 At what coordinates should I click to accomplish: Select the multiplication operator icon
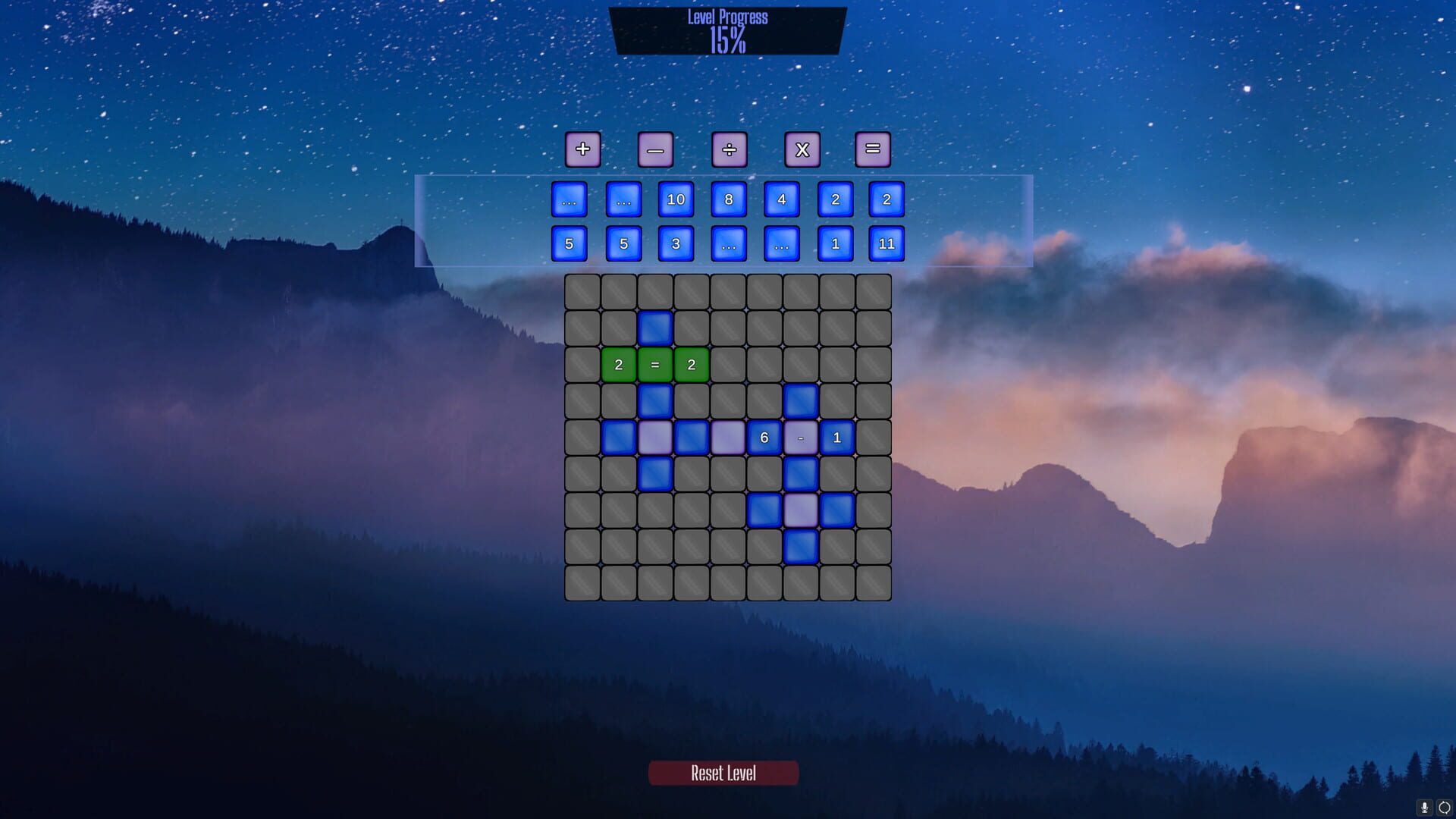coord(802,149)
